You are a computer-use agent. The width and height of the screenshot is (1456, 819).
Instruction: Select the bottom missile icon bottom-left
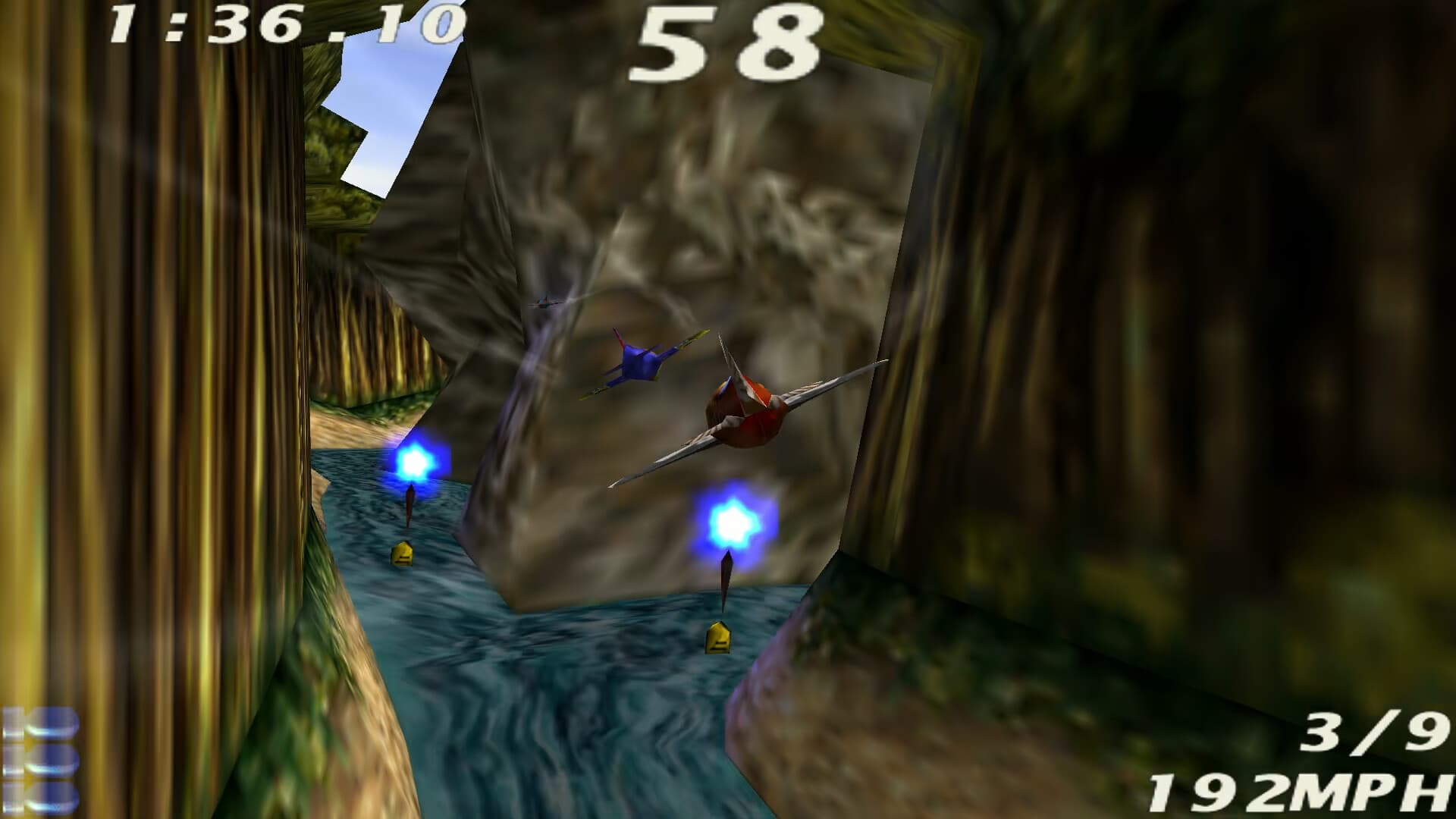pos(42,796)
